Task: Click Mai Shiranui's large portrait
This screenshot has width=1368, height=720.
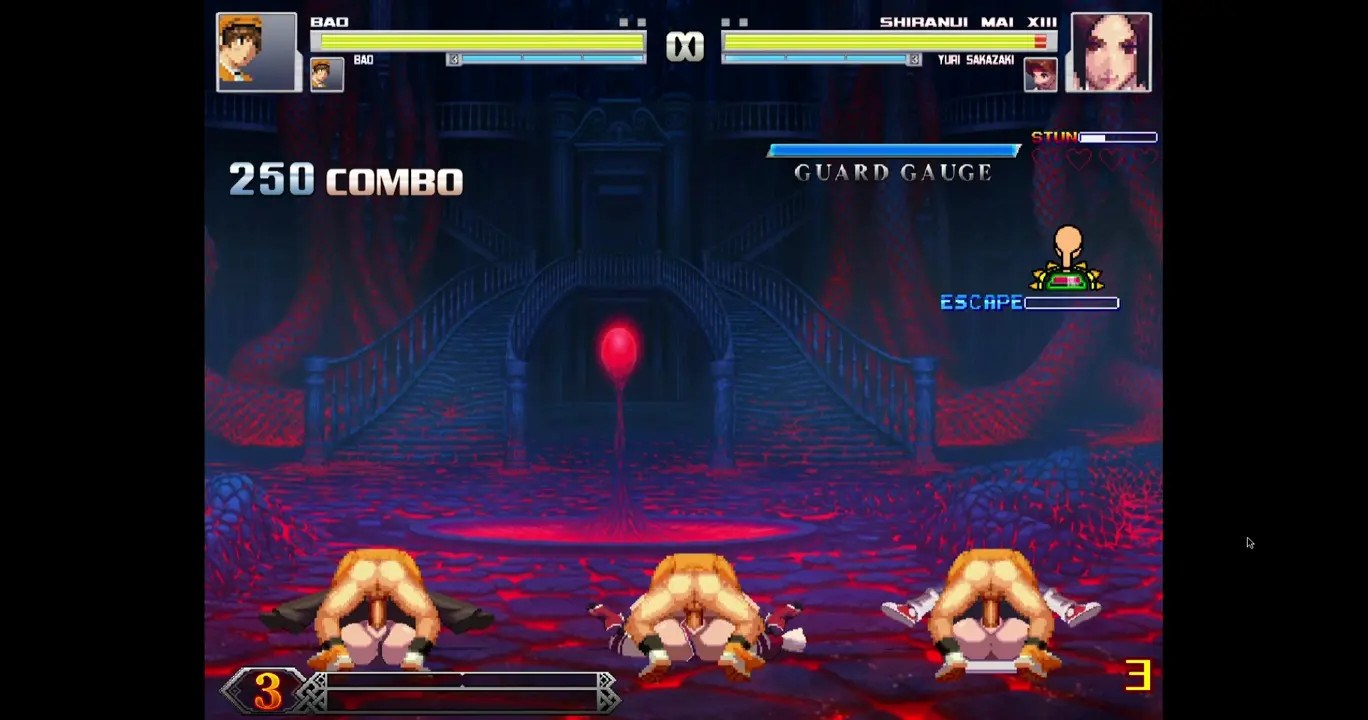Action: [1110, 52]
